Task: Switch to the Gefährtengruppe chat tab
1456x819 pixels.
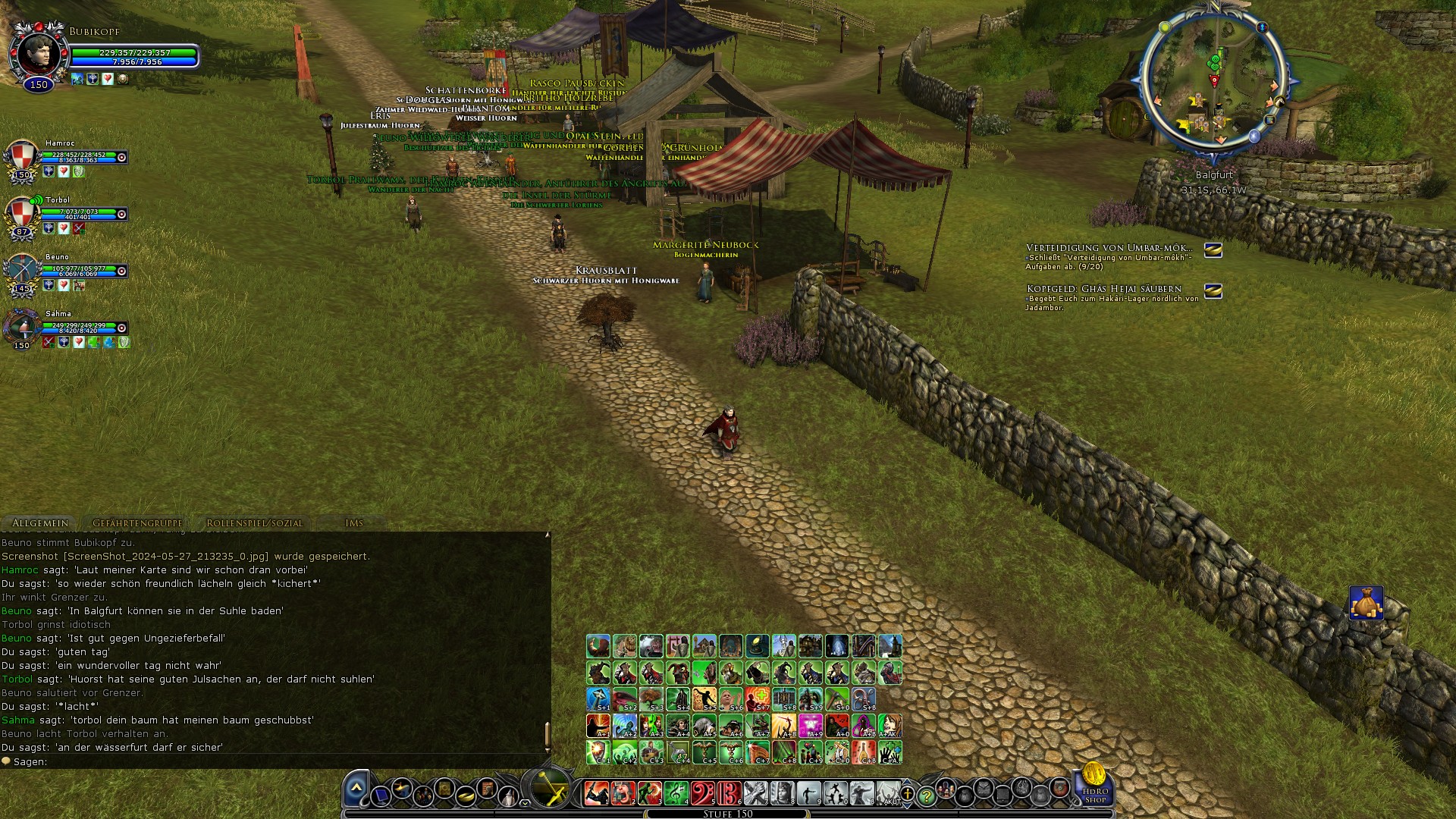Action: click(136, 522)
